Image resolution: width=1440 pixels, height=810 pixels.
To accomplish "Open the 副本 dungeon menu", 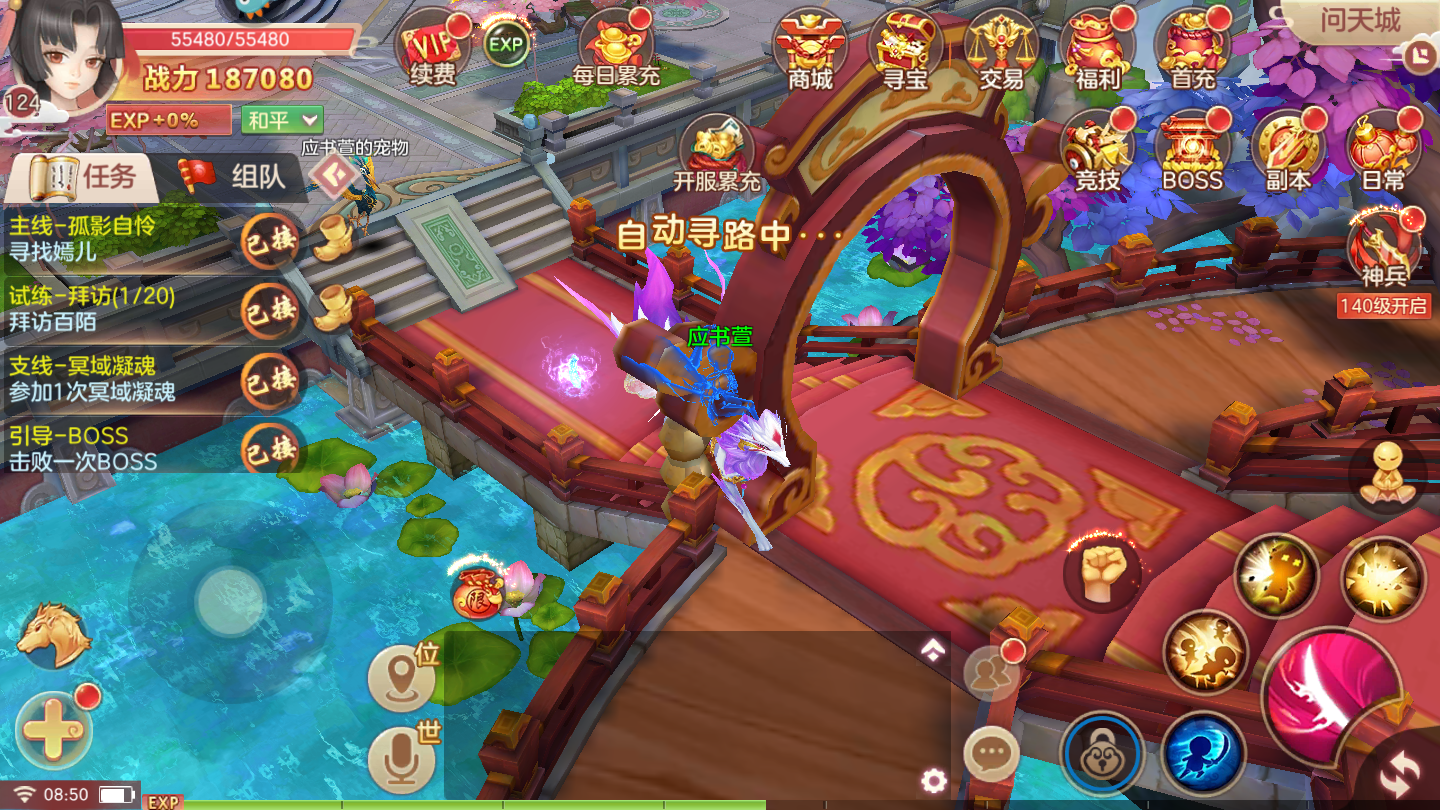I will [1287, 152].
